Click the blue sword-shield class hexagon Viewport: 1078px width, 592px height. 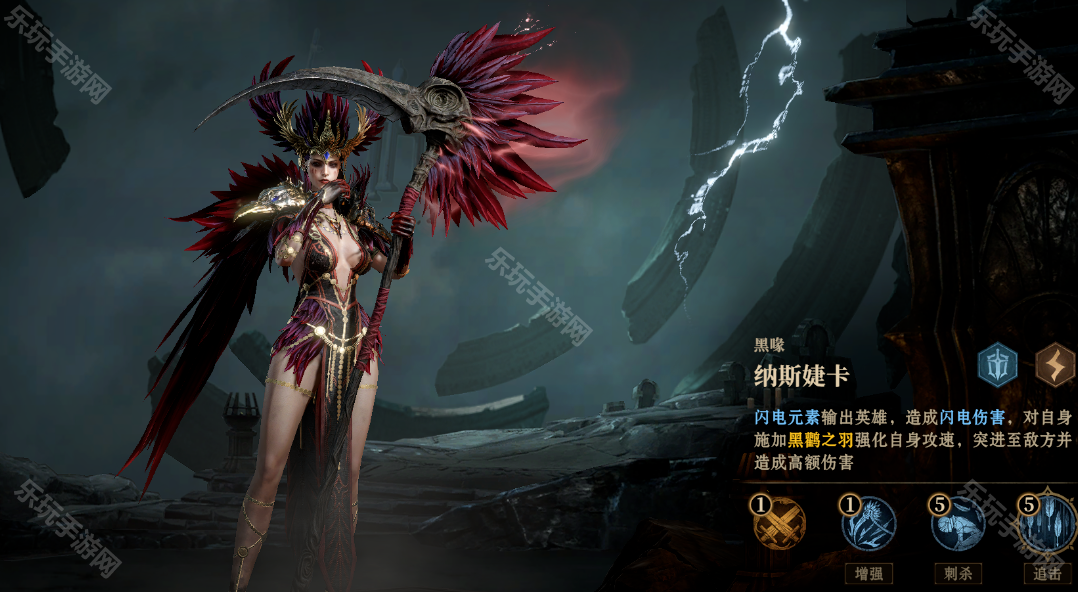(997, 363)
